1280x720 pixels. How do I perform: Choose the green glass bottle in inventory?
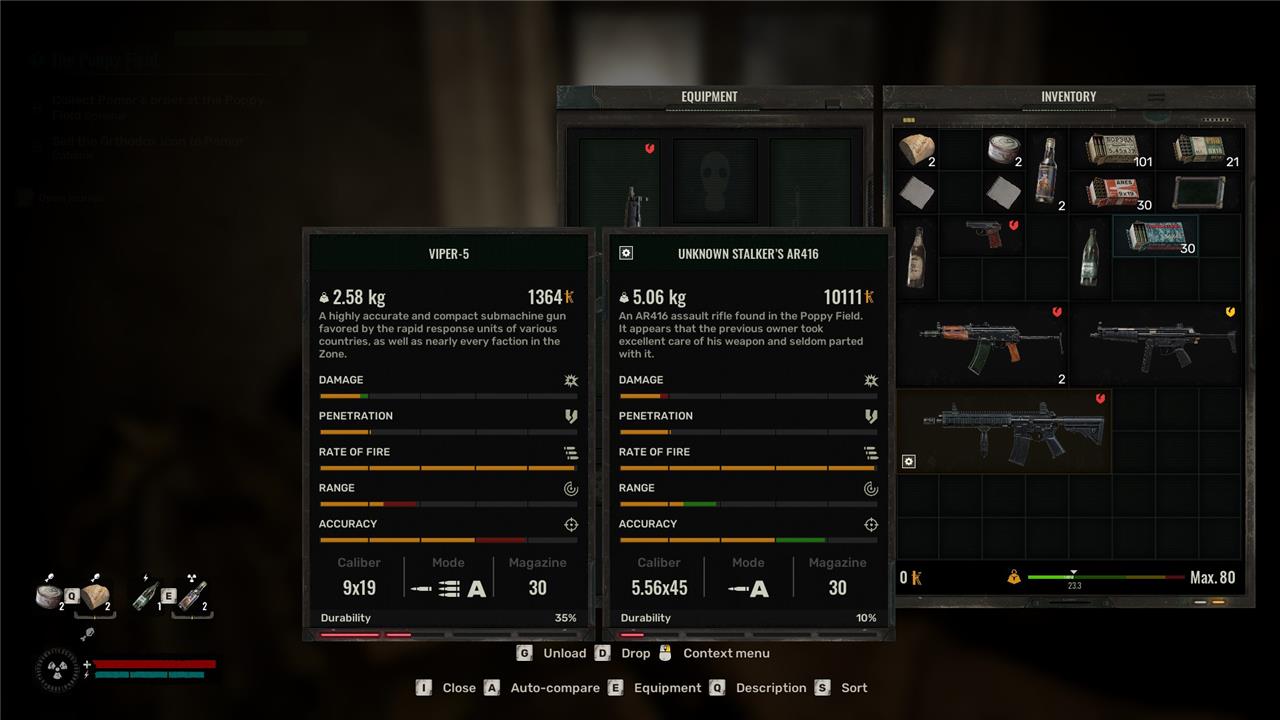click(x=1090, y=257)
